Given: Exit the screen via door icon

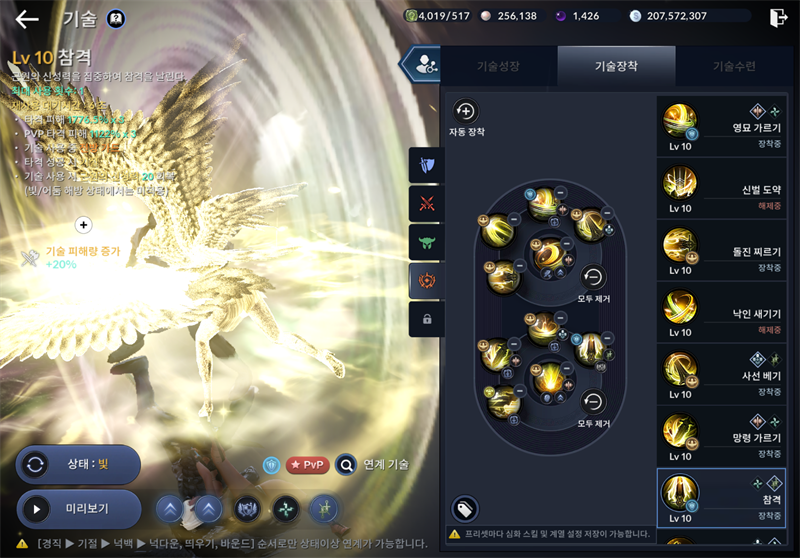Looking at the screenshot, I should pos(778,17).
